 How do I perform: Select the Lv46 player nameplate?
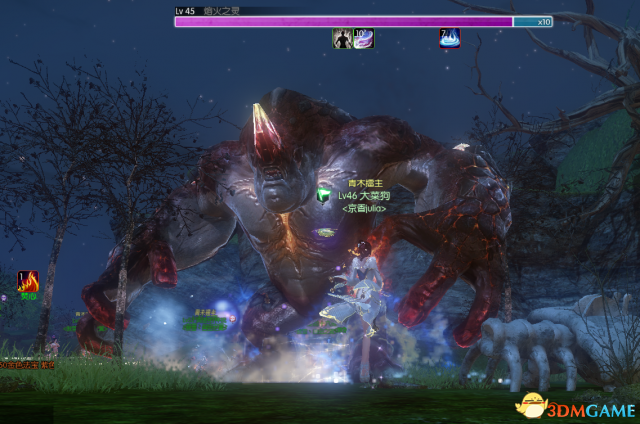(x=363, y=196)
